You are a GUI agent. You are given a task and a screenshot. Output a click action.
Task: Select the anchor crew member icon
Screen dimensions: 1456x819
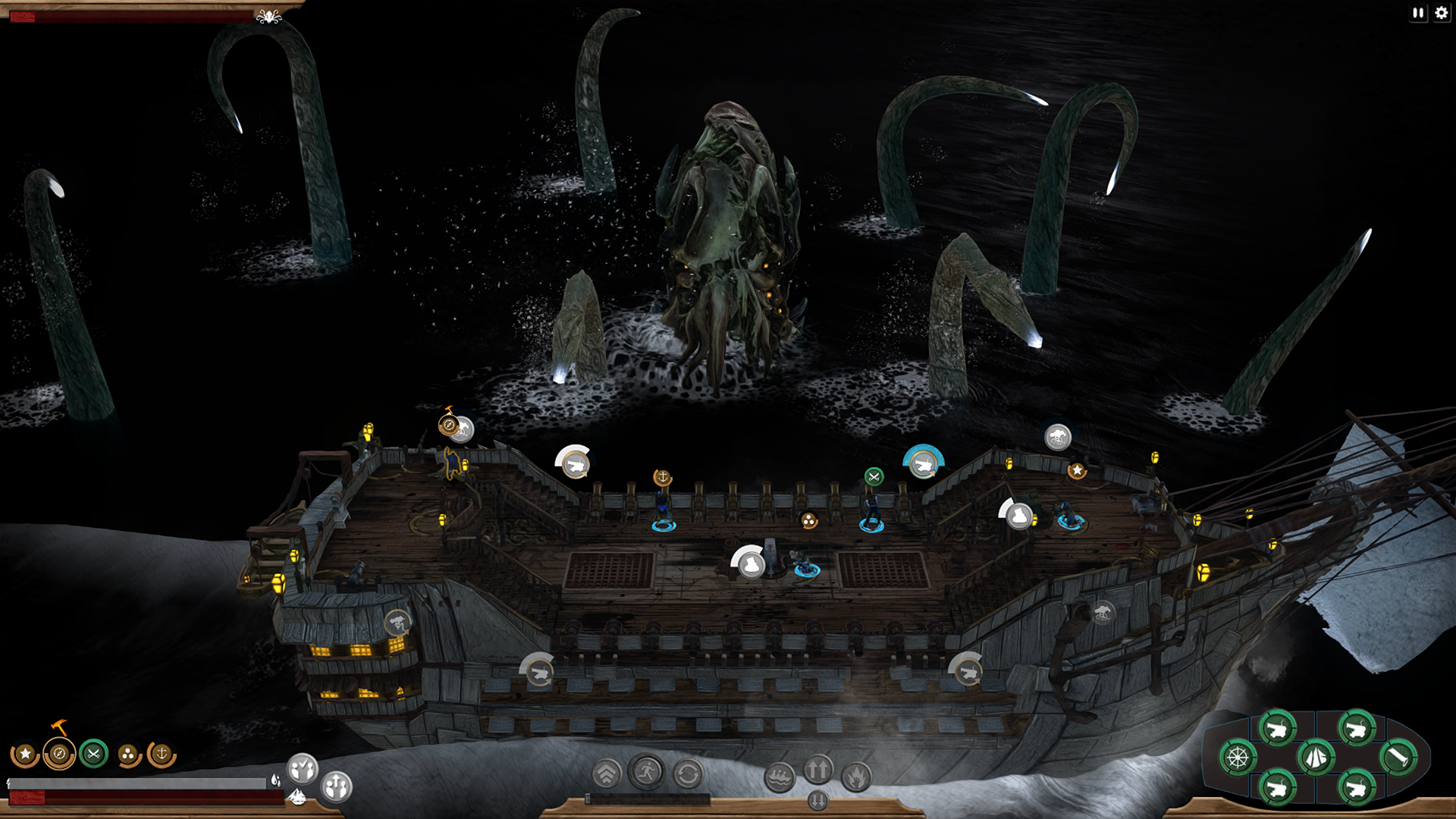click(162, 754)
